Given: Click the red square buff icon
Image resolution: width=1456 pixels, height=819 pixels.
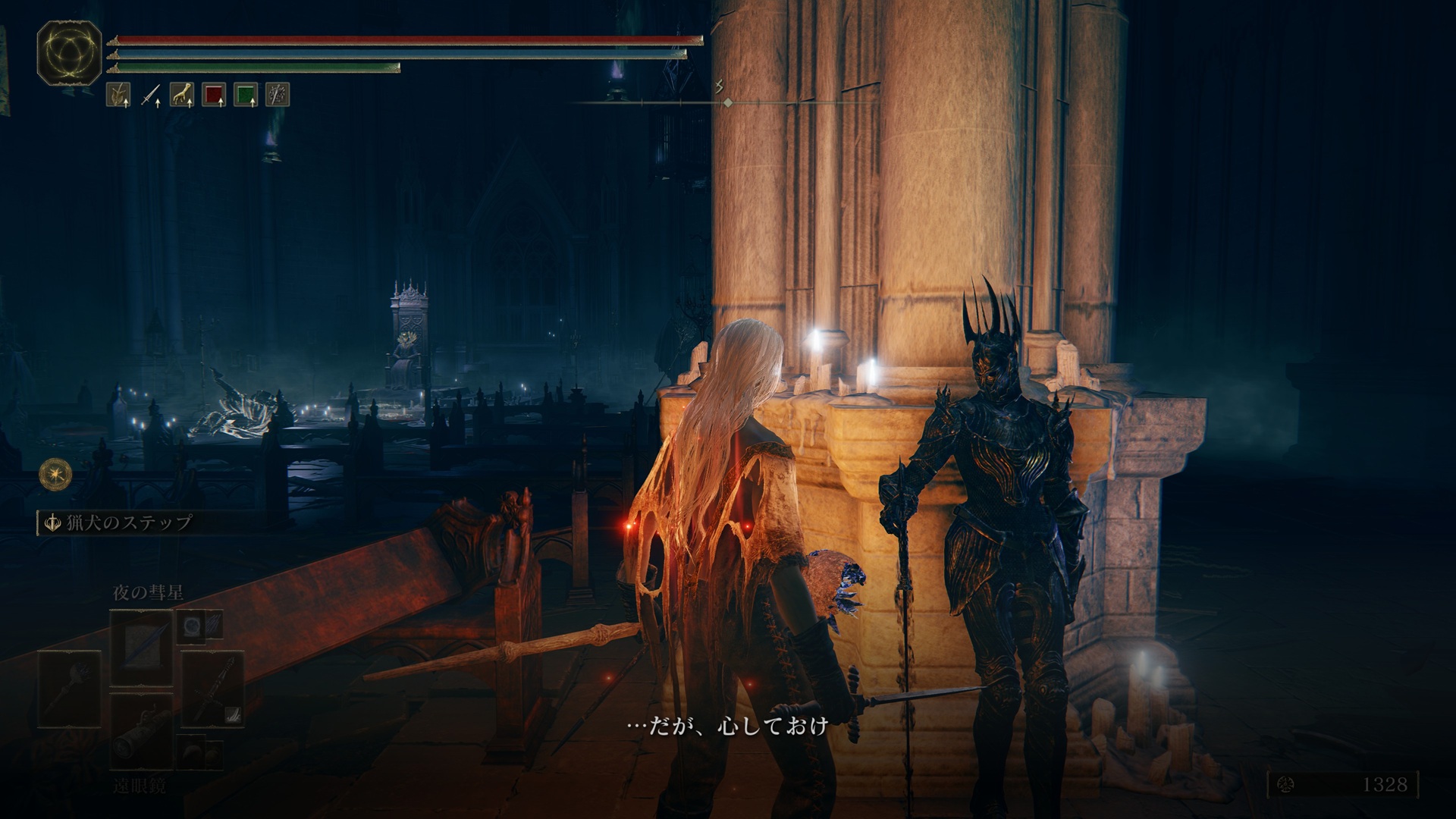Looking at the screenshot, I should point(213,95).
